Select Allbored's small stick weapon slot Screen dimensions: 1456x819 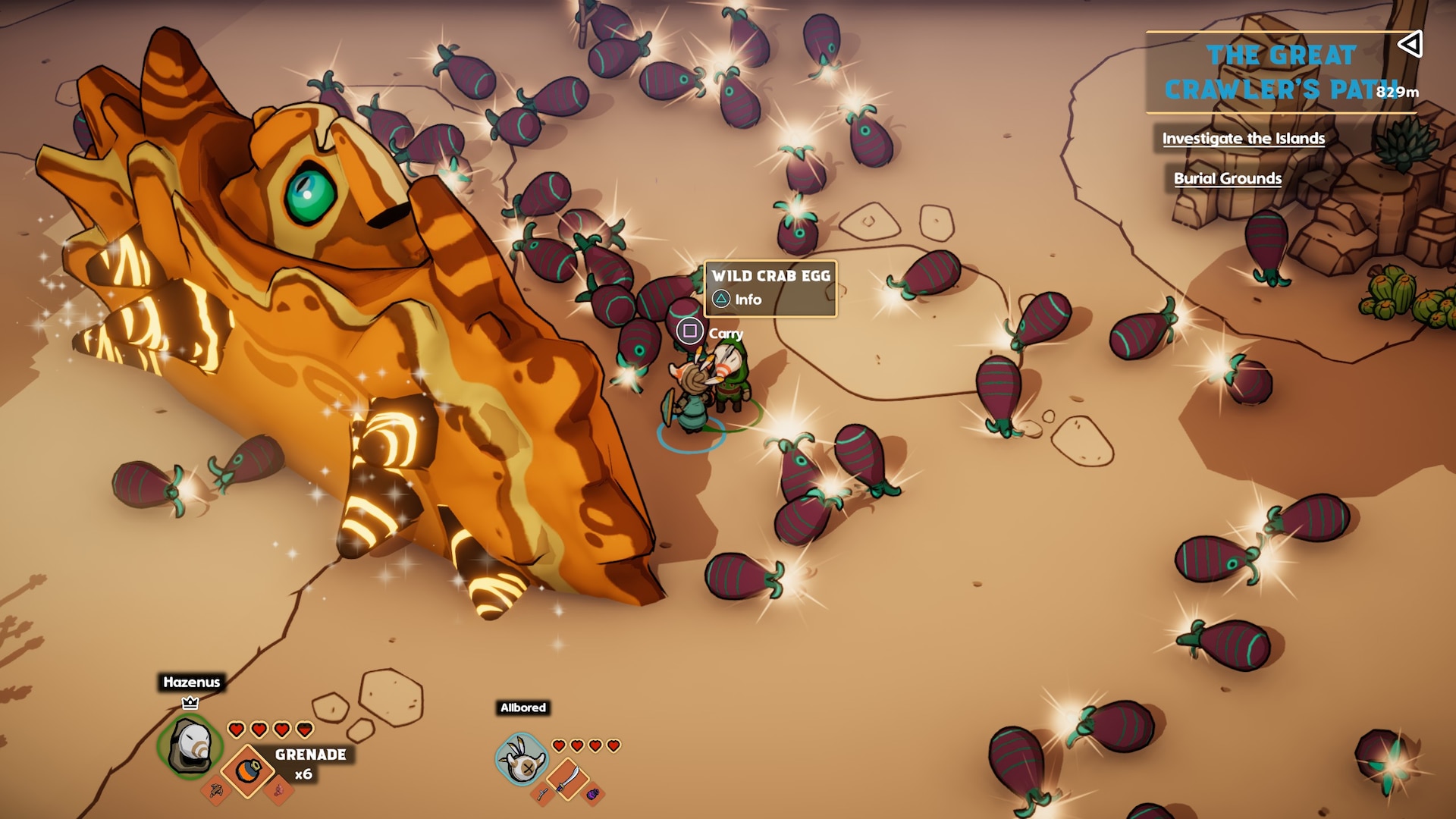(x=543, y=794)
